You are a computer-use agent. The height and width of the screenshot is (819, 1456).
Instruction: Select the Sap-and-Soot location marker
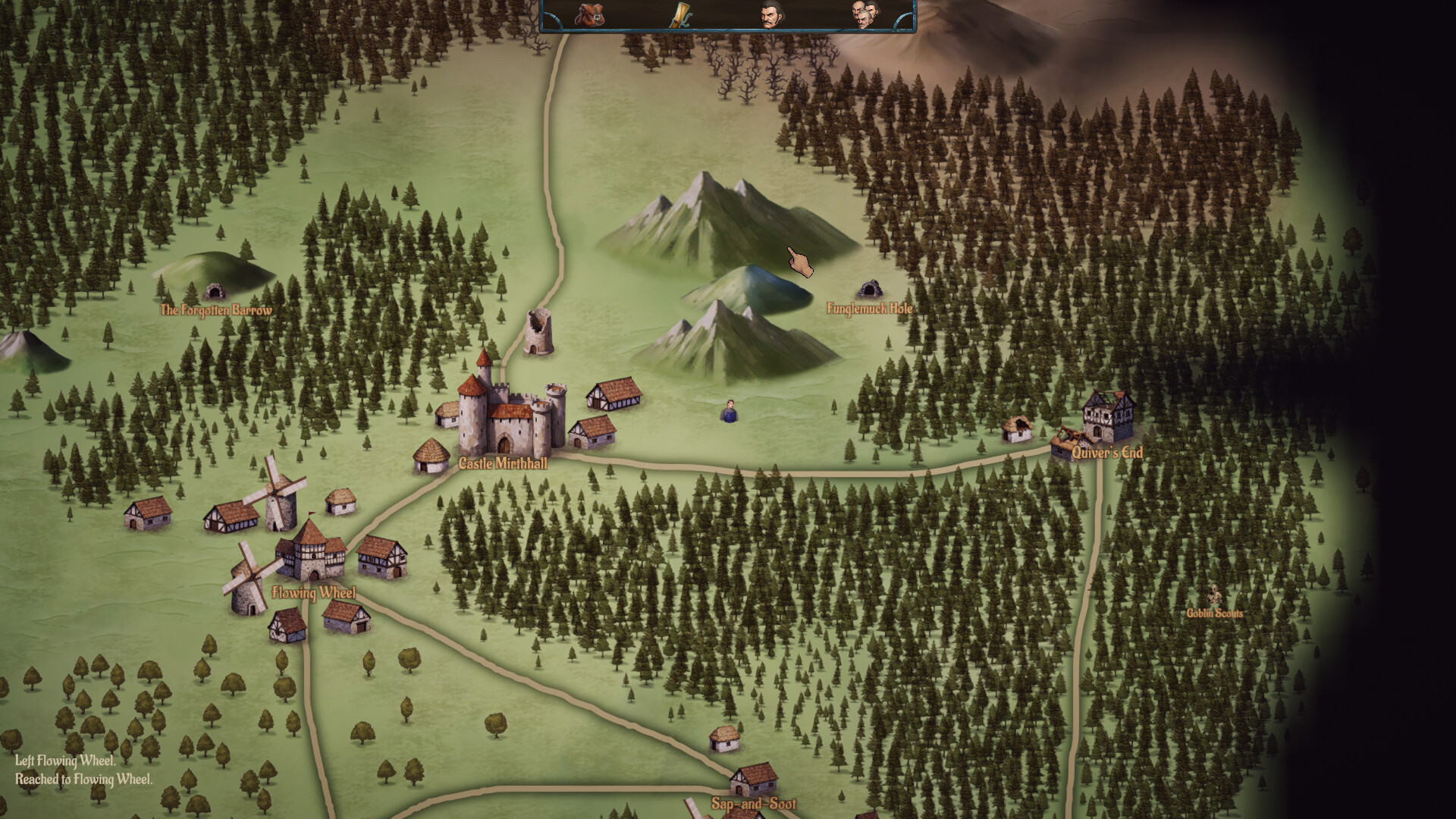click(x=754, y=781)
